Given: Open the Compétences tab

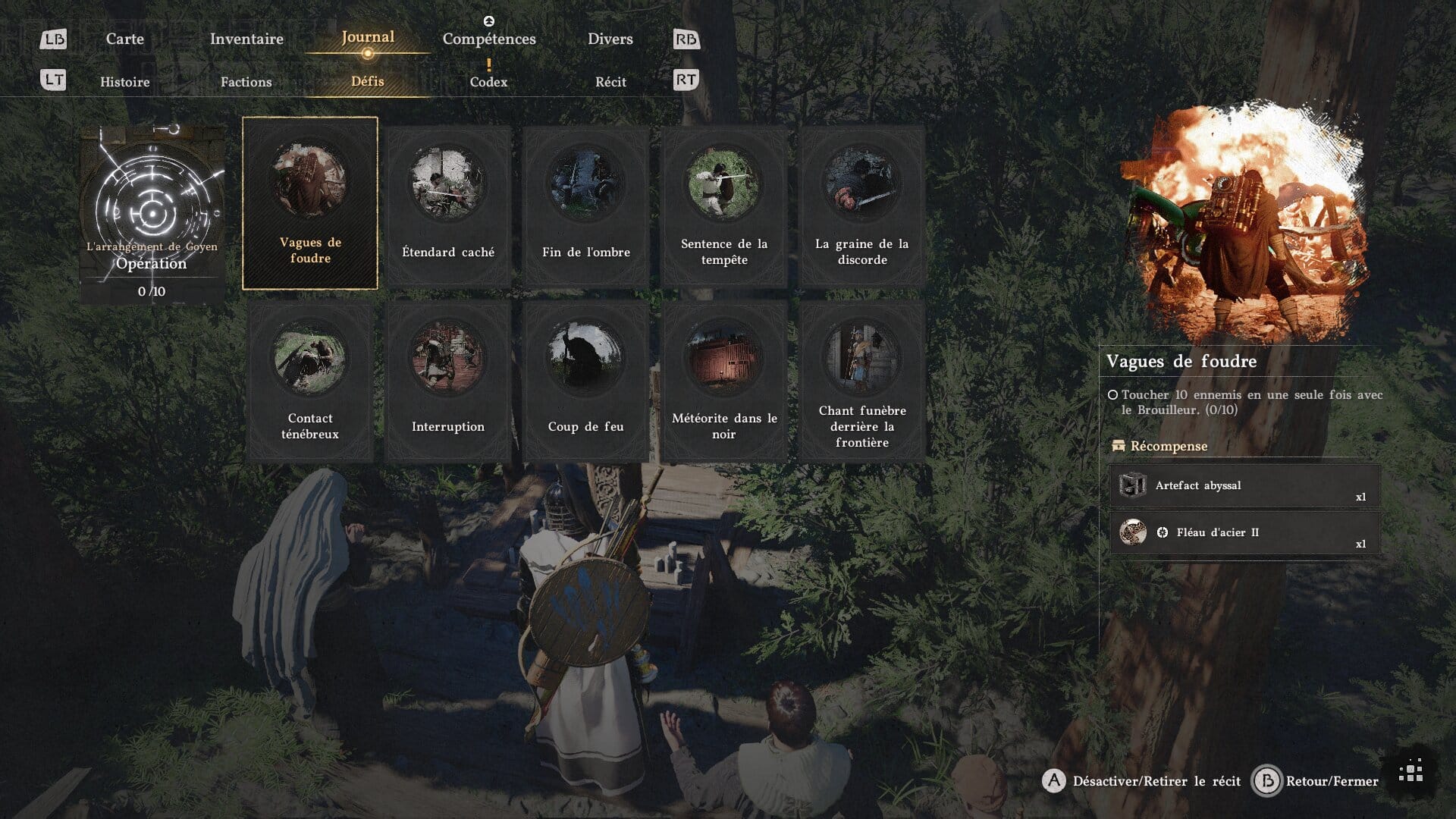Looking at the screenshot, I should 489,39.
